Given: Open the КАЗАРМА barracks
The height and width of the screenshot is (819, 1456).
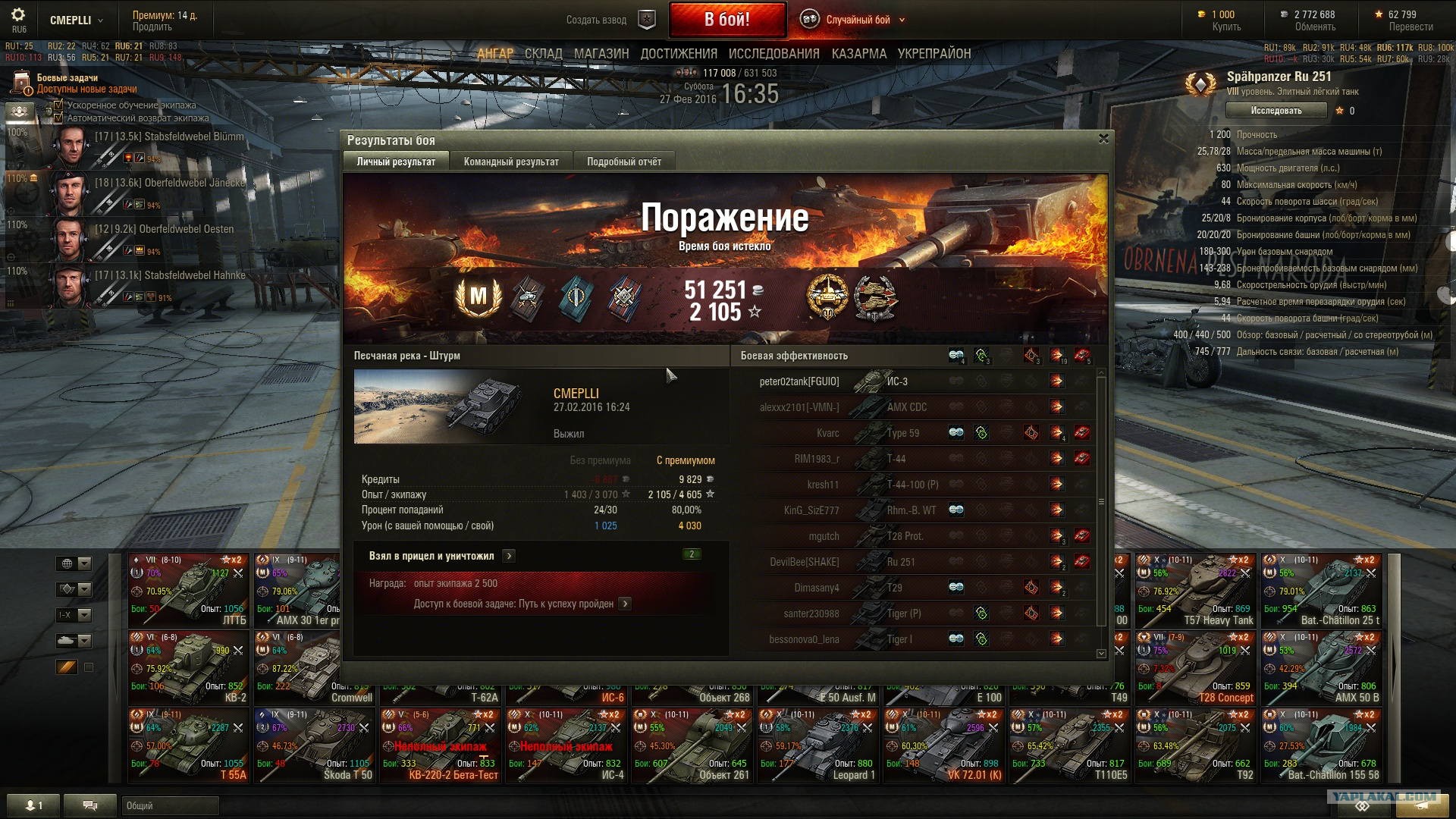Looking at the screenshot, I should click(x=858, y=54).
